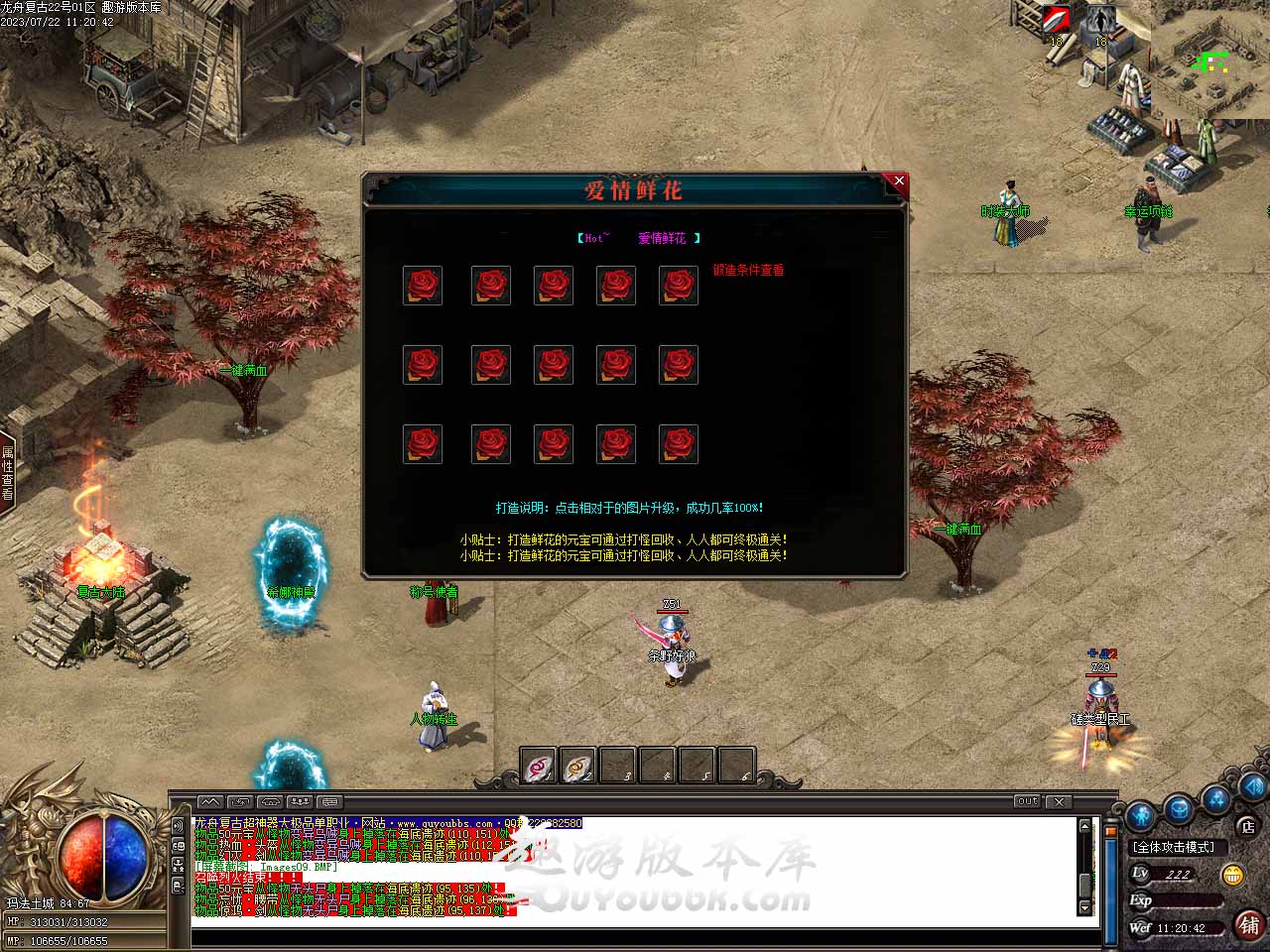The height and width of the screenshot is (952, 1270).
Task: Open the blue cube bag icon
Action: [x=1178, y=808]
